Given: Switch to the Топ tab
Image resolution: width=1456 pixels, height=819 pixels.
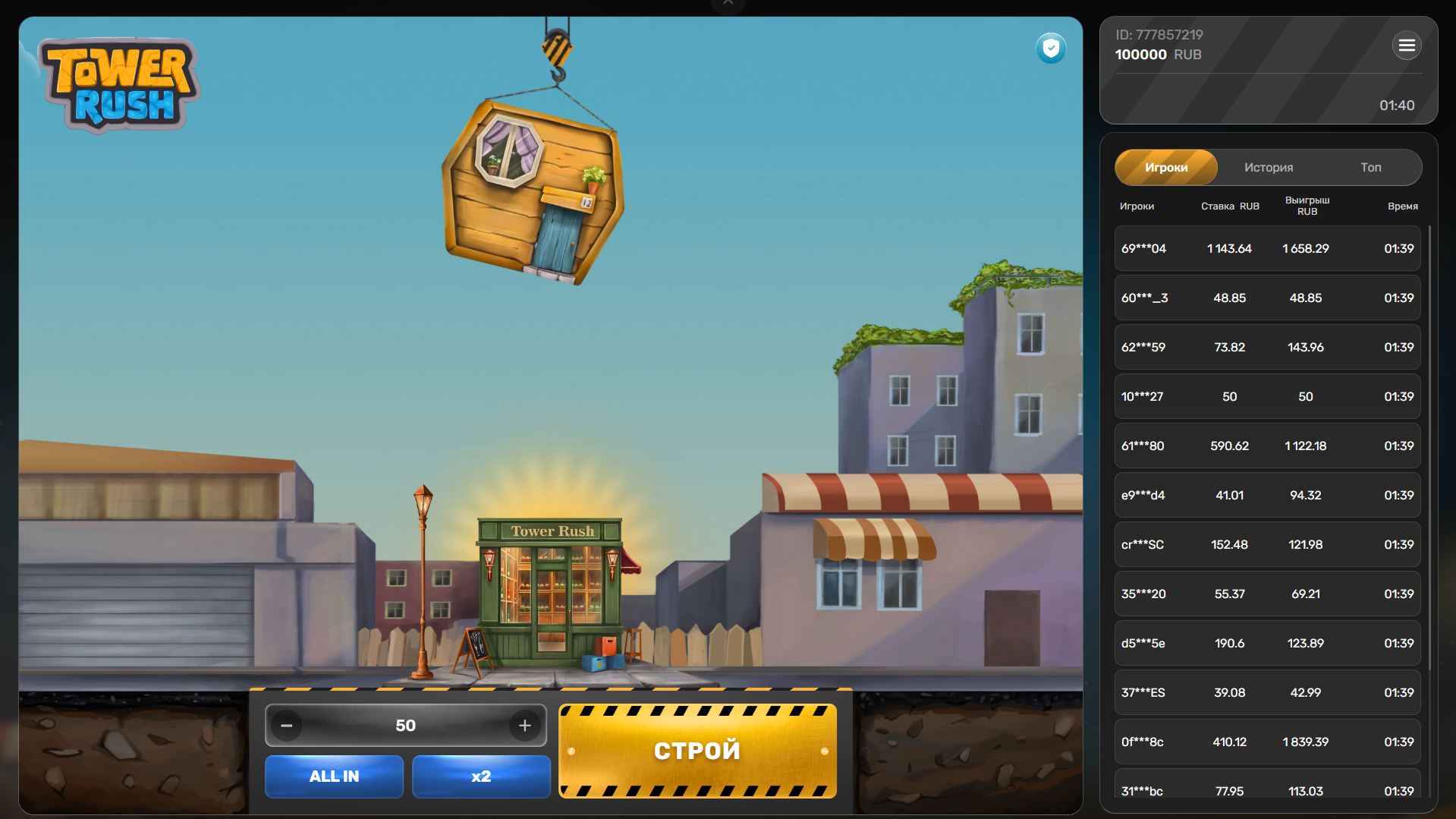Looking at the screenshot, I should (1371, 167).
